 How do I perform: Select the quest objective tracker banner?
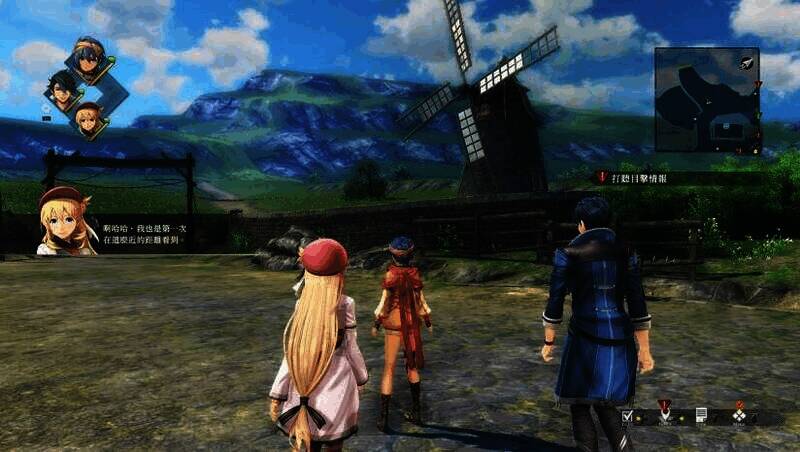coord(640,178)
